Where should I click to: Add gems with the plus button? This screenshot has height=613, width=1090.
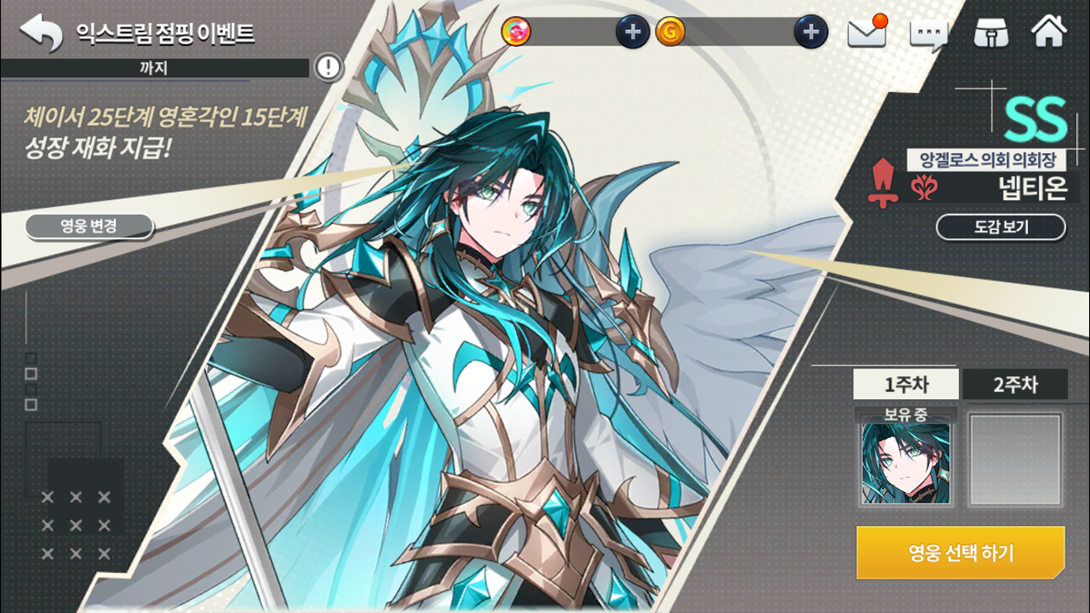[631, 32]
